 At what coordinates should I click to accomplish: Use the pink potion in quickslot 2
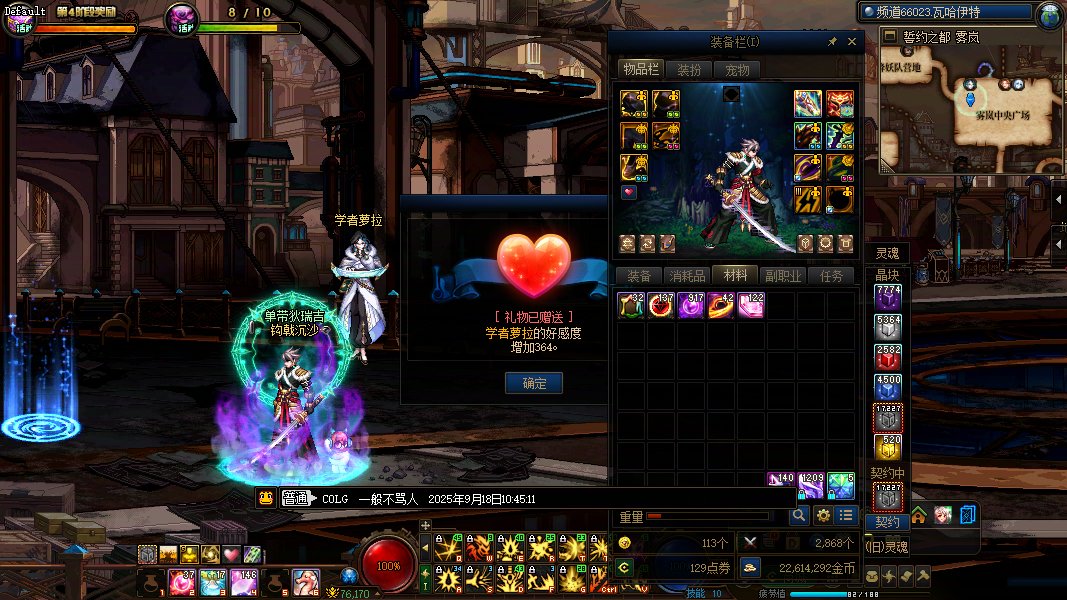tap(181, 579)
